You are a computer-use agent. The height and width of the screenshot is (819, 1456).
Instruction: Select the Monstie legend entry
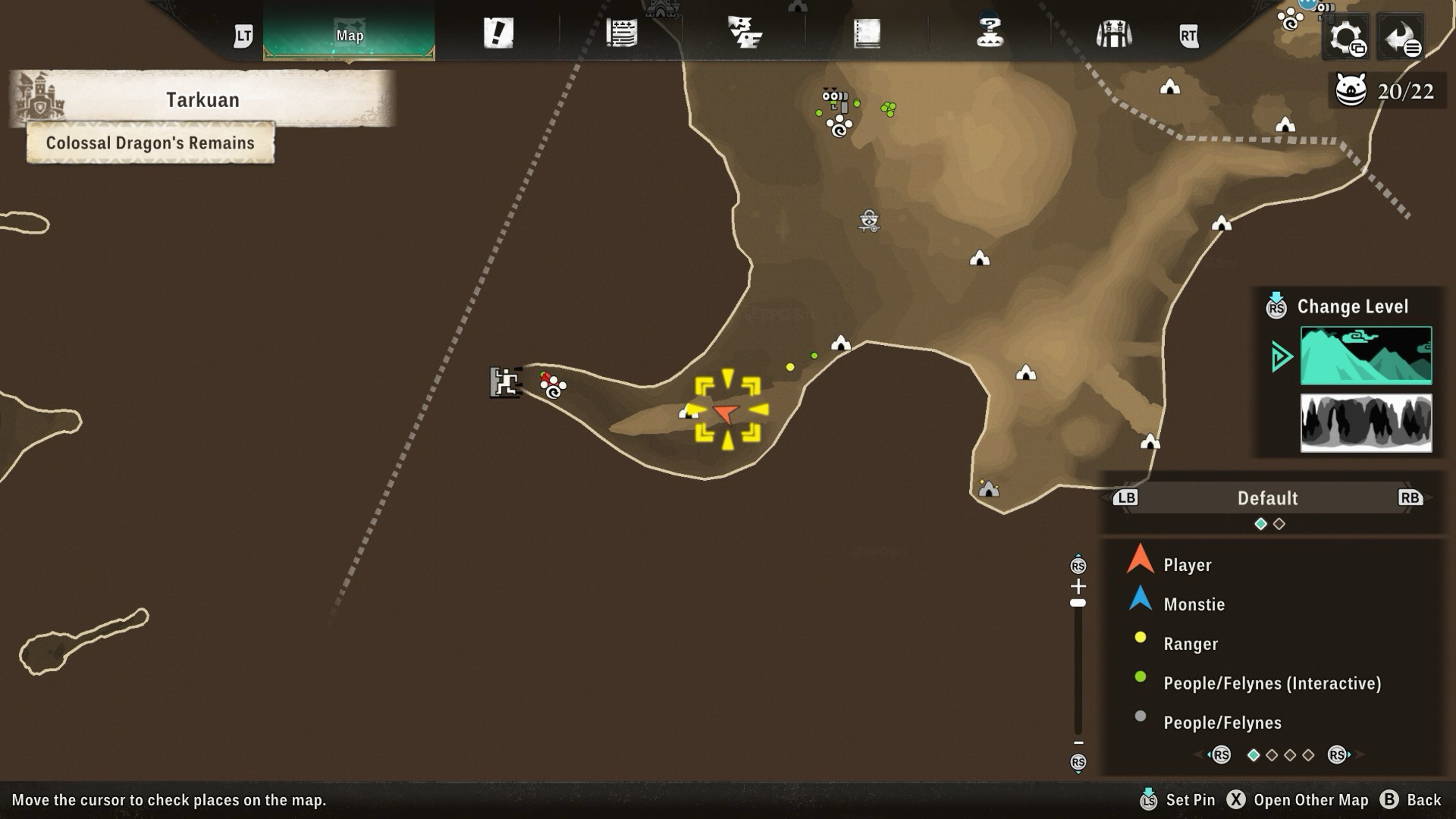click(x=1193, y=604)
